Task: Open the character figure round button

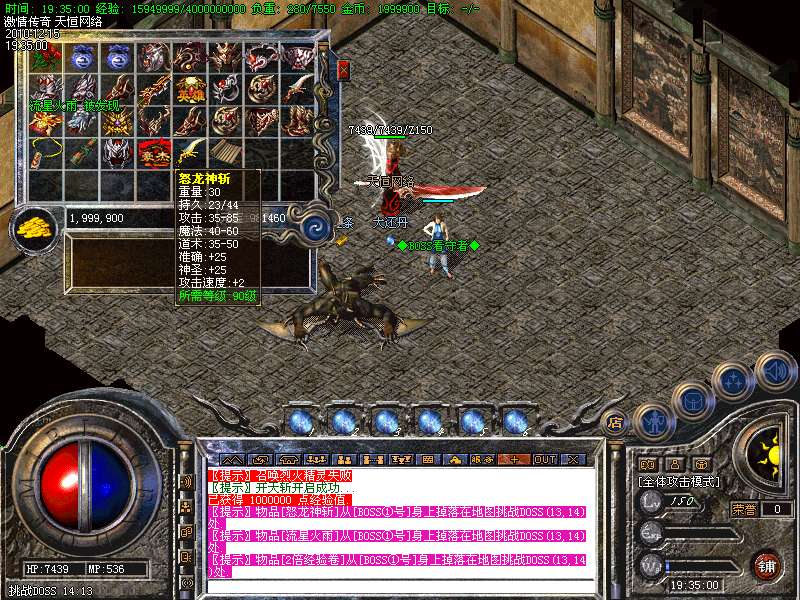Action: tap(655, 421)
